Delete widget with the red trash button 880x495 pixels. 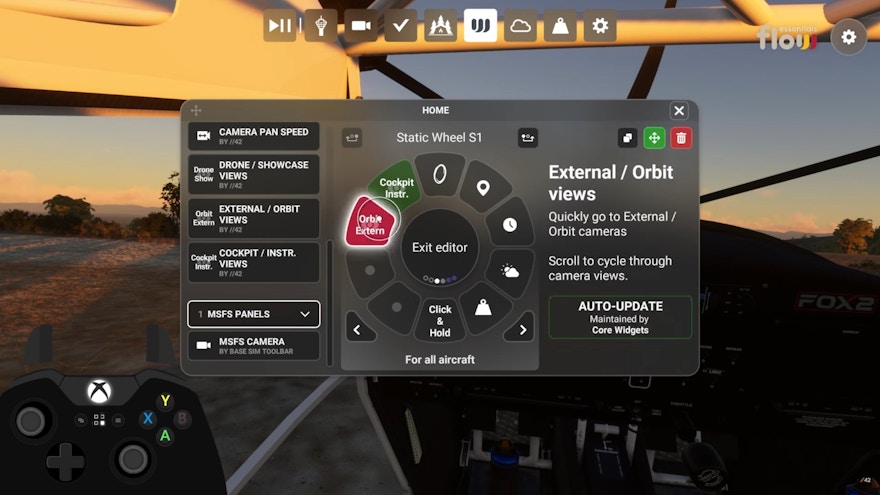click(681, 138)
